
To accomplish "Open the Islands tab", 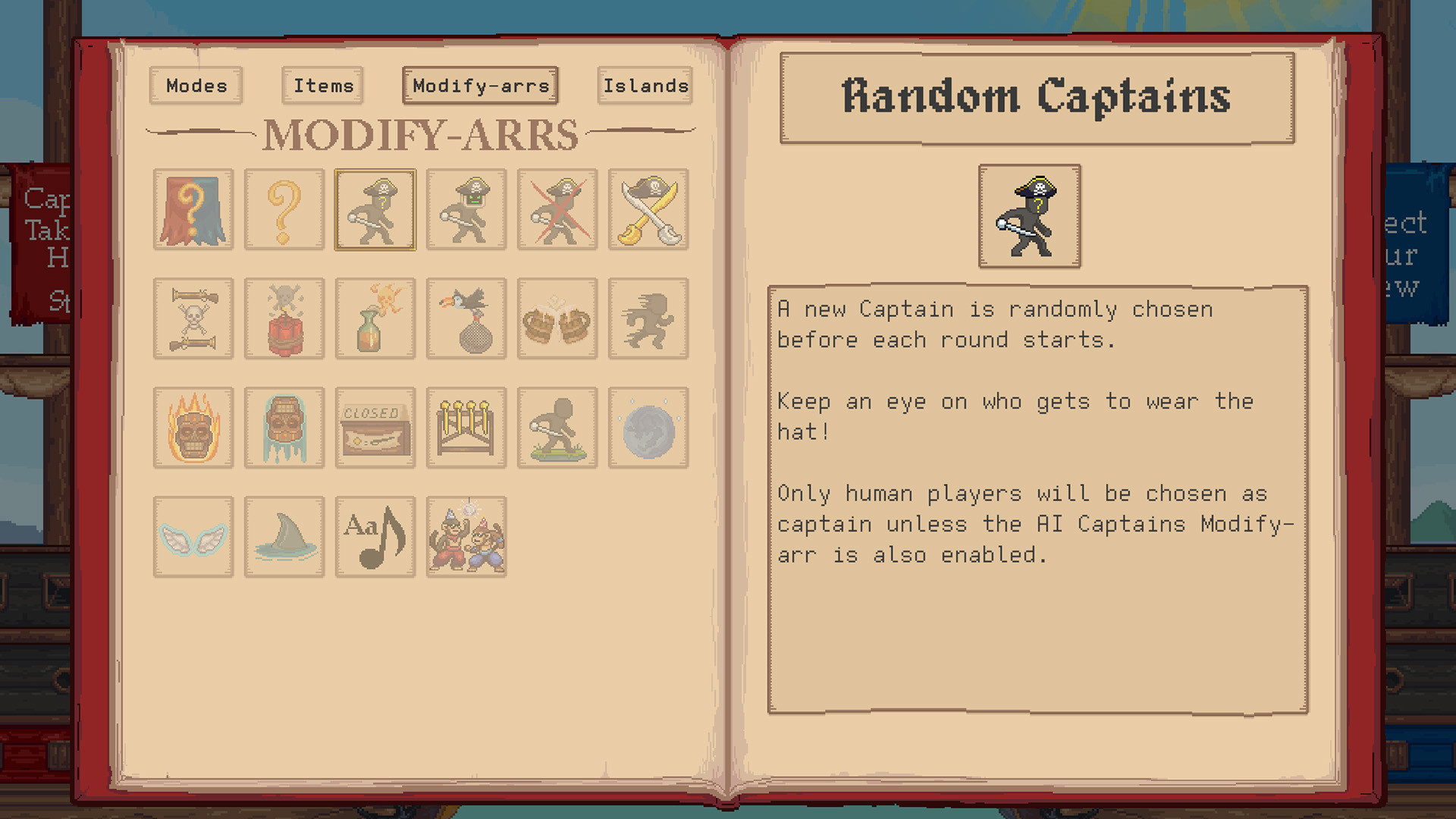I will (644, 86).
